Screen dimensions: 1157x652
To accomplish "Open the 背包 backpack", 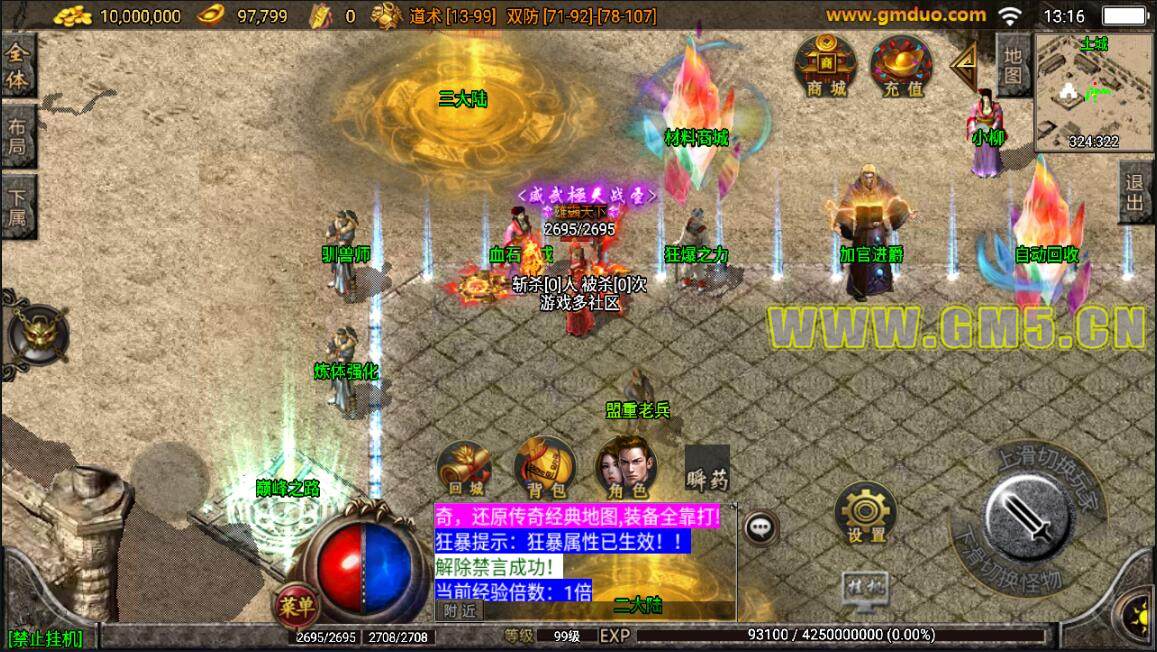I will 545,468.
